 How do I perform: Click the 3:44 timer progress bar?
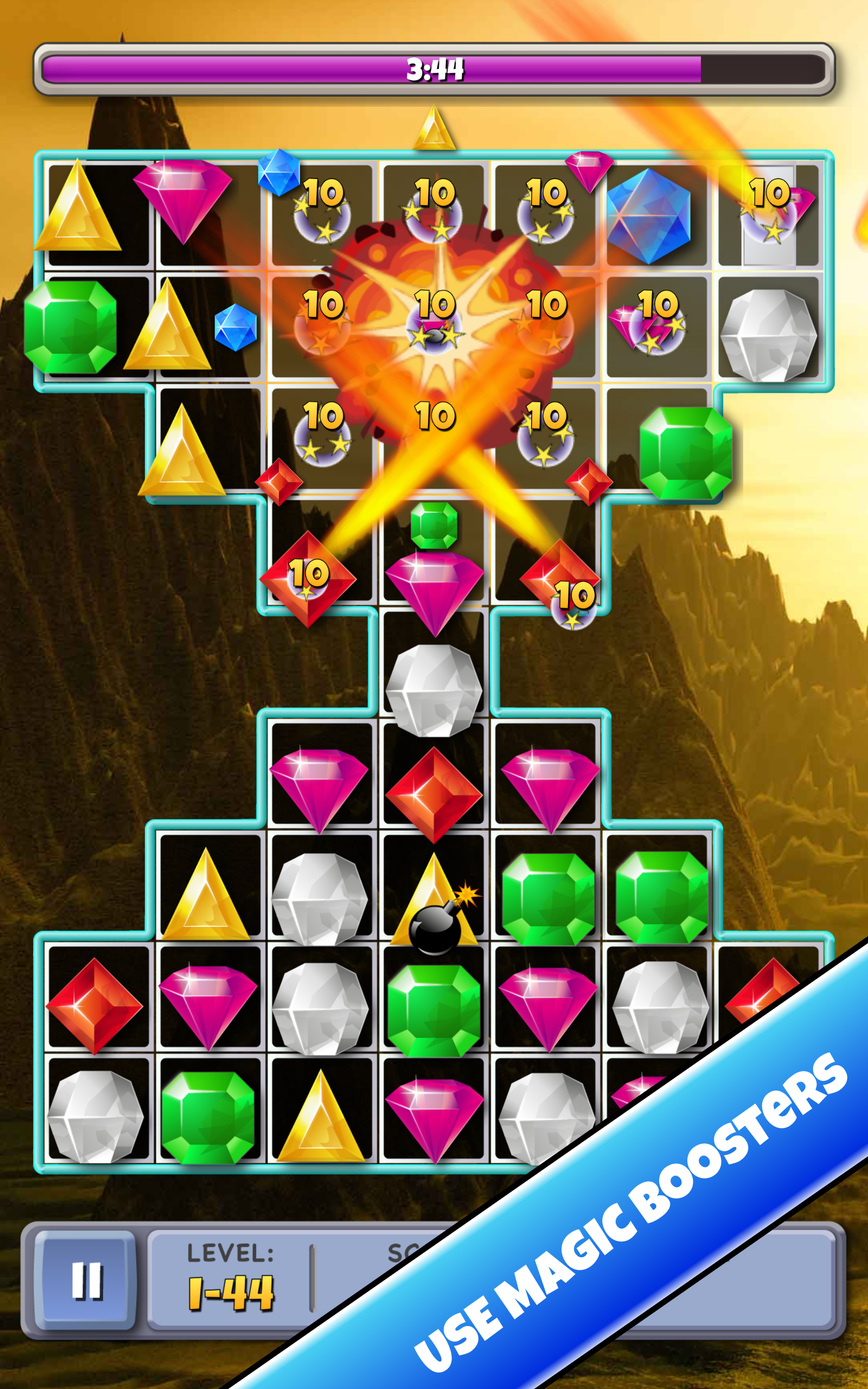click(x=433, y=69)
